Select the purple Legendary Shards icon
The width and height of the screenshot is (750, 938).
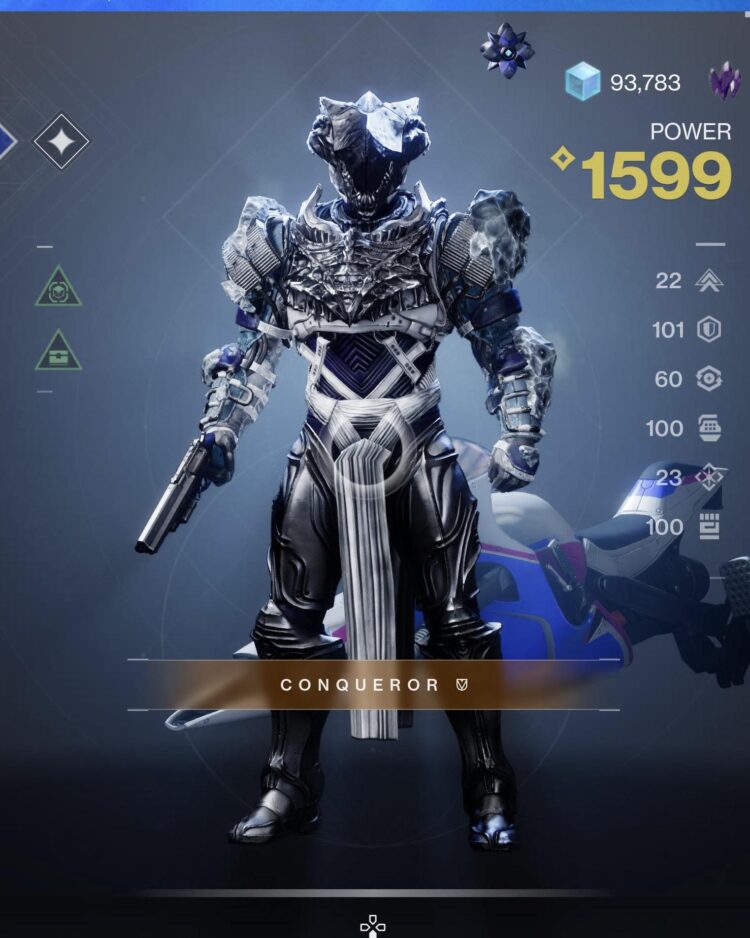click(x=726, y=80)
